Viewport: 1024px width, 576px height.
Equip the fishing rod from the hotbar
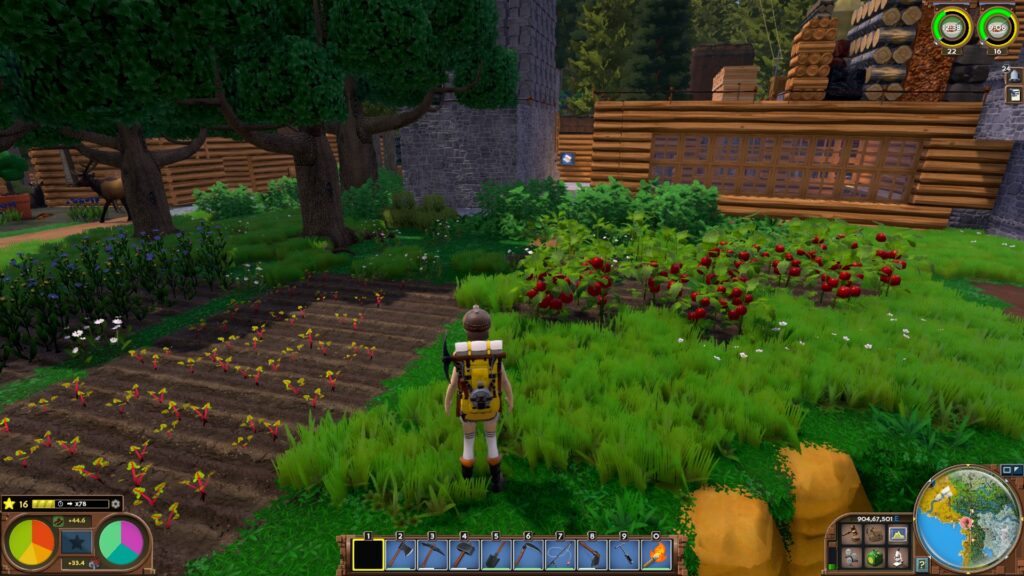click(561, 554)
